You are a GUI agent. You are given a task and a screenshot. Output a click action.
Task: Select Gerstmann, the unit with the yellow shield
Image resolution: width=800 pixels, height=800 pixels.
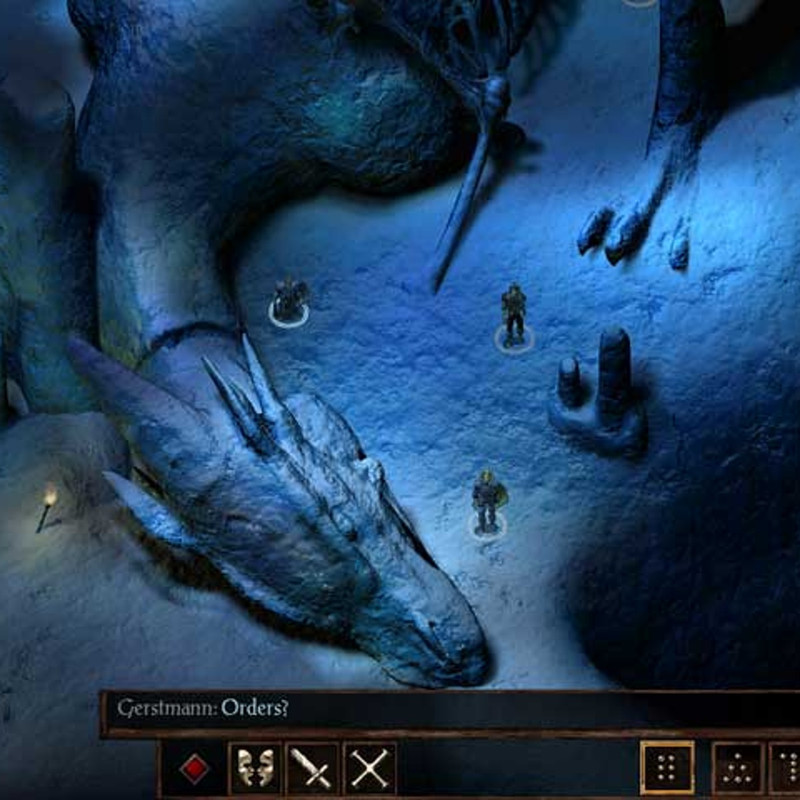[488, 502]
